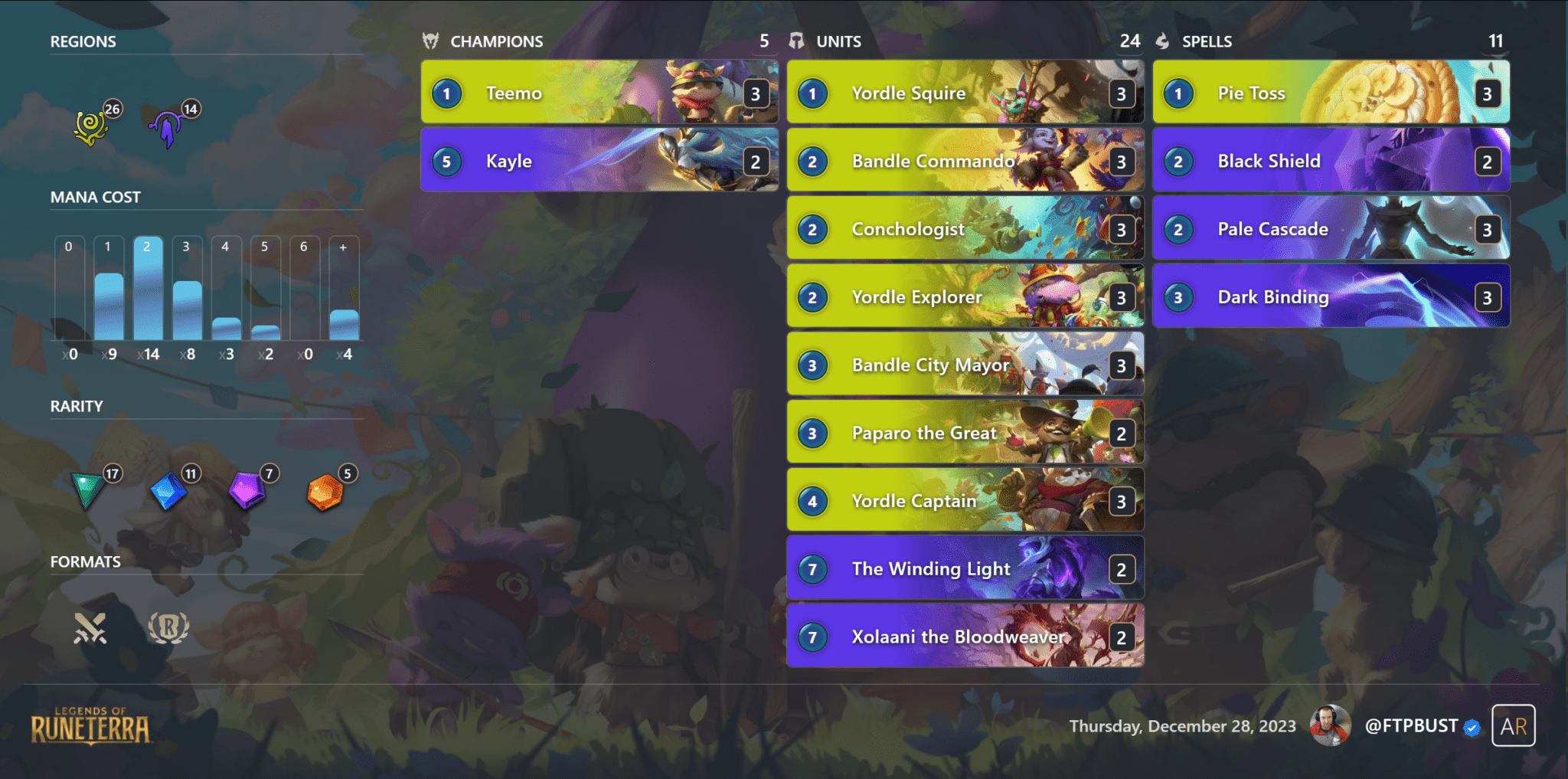Select the crossed swords format icon
Image resolution: width=1568 pixels, height=779 pixels.
pyautogui.click(x=92, y=628)
